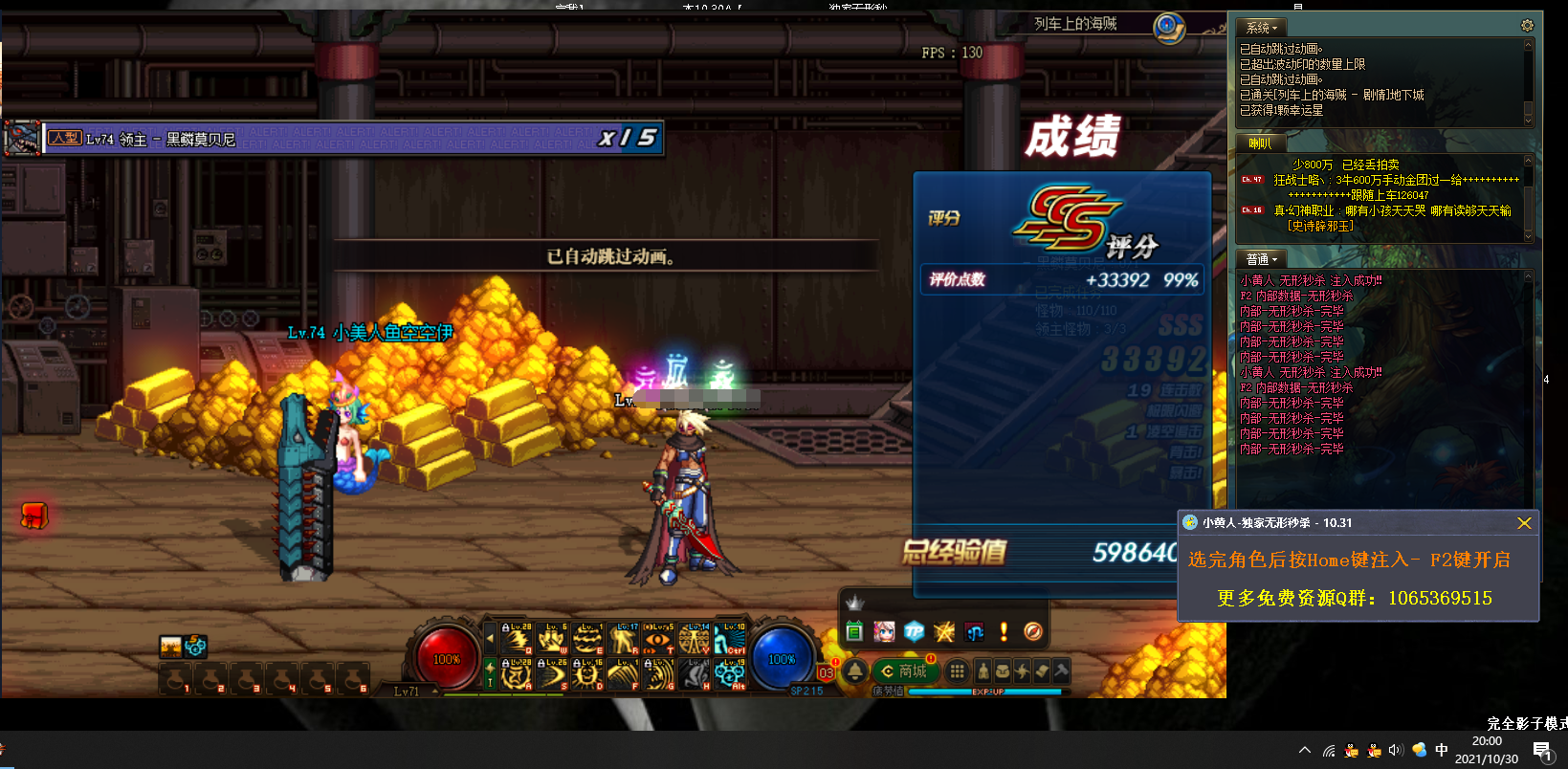This screenshot has width=1568, height=769.
Task: Click the flashing exclamation alert icon
Action: 1004,631
